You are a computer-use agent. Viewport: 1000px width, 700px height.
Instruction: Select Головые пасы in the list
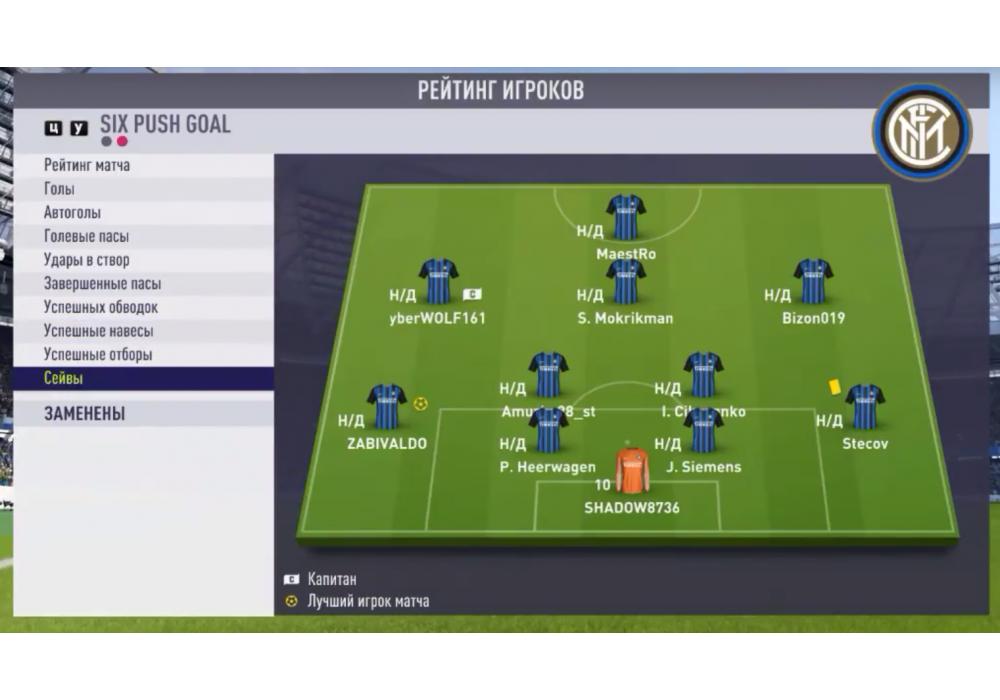pos(86,237)
